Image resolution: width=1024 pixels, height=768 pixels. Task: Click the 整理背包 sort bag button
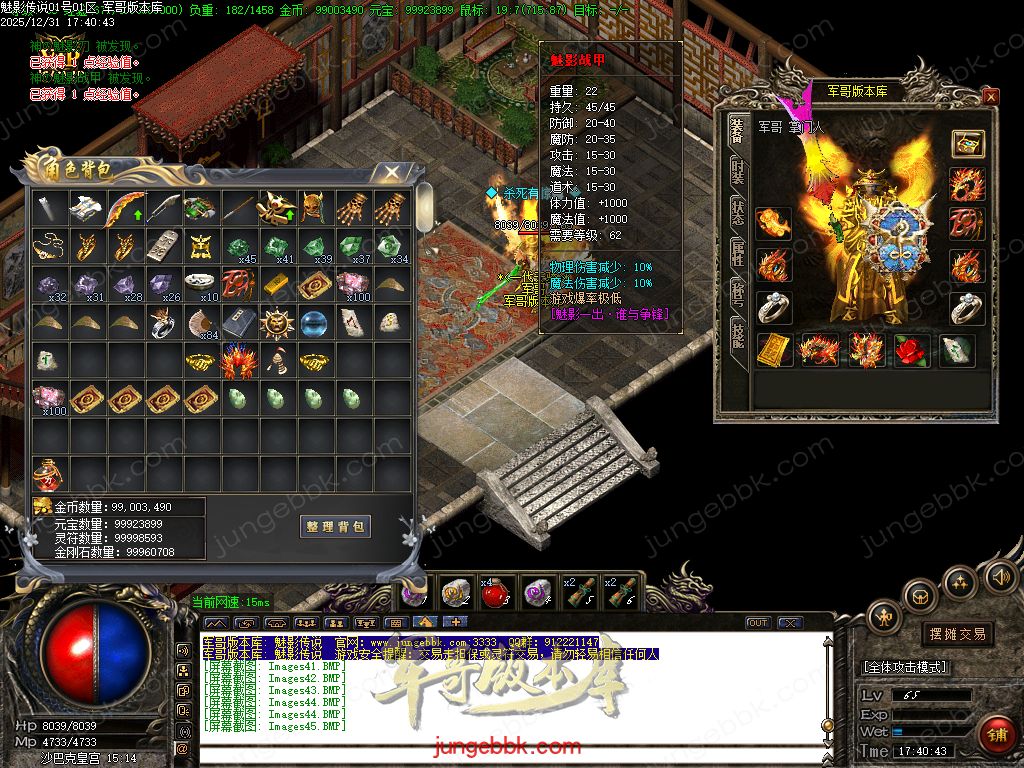335,526
